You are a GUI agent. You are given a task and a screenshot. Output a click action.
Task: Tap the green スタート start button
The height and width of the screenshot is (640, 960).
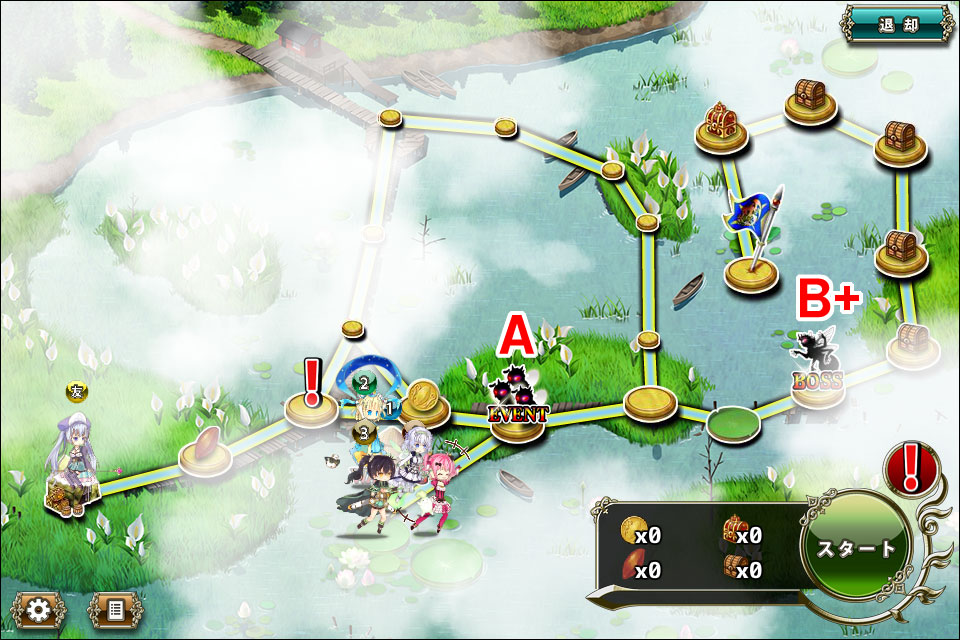(x=854, y=548)
